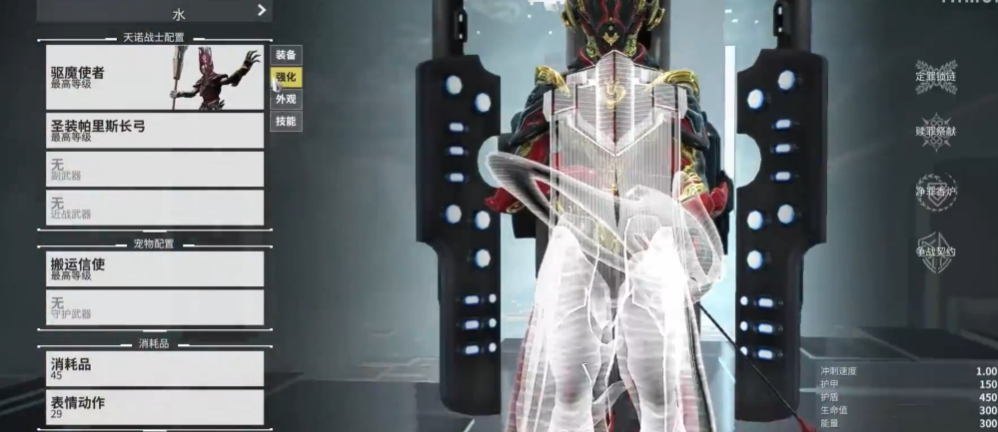998x432 pixels.
Task: Choose the empty 近战武器 melee weapon slot
Action: pos(152,207)
